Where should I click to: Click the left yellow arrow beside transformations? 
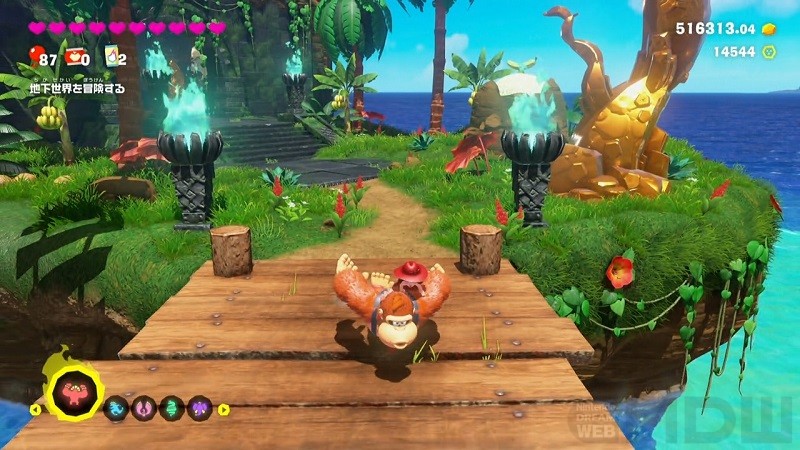pos(36,408)
